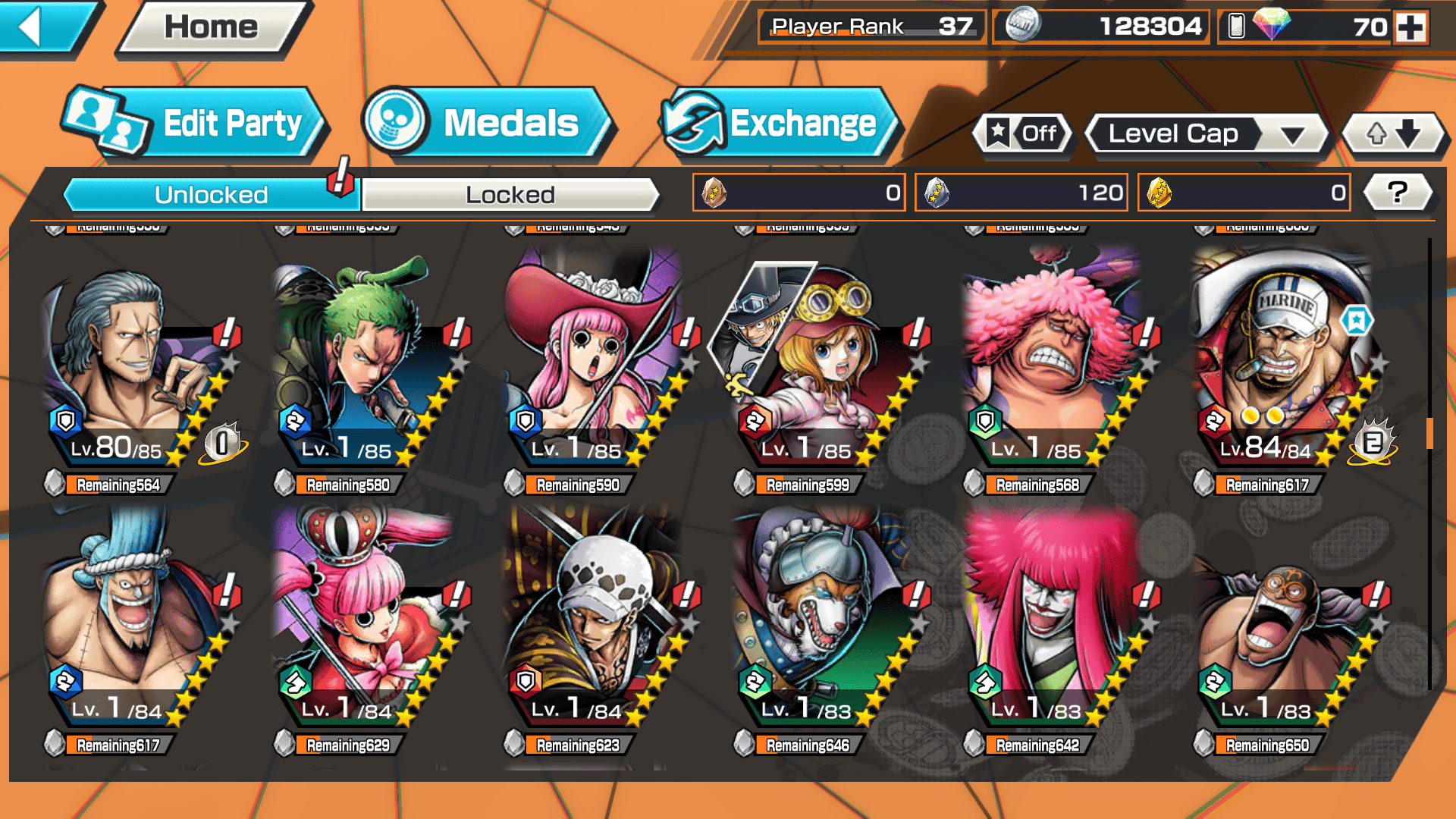Open the Exchange screen
1456x819 pixels.
780,124
